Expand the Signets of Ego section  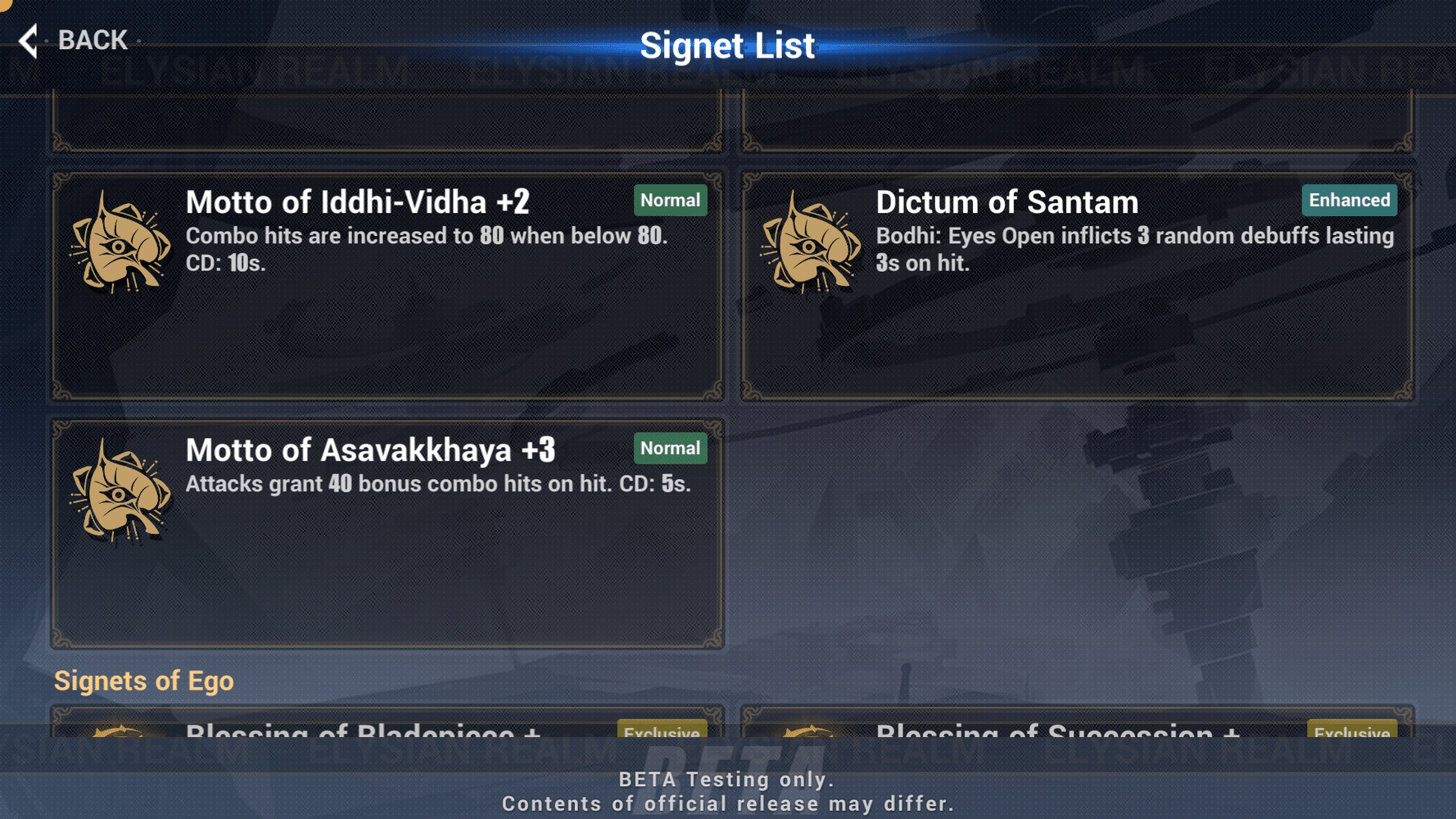tap(144, 681)
